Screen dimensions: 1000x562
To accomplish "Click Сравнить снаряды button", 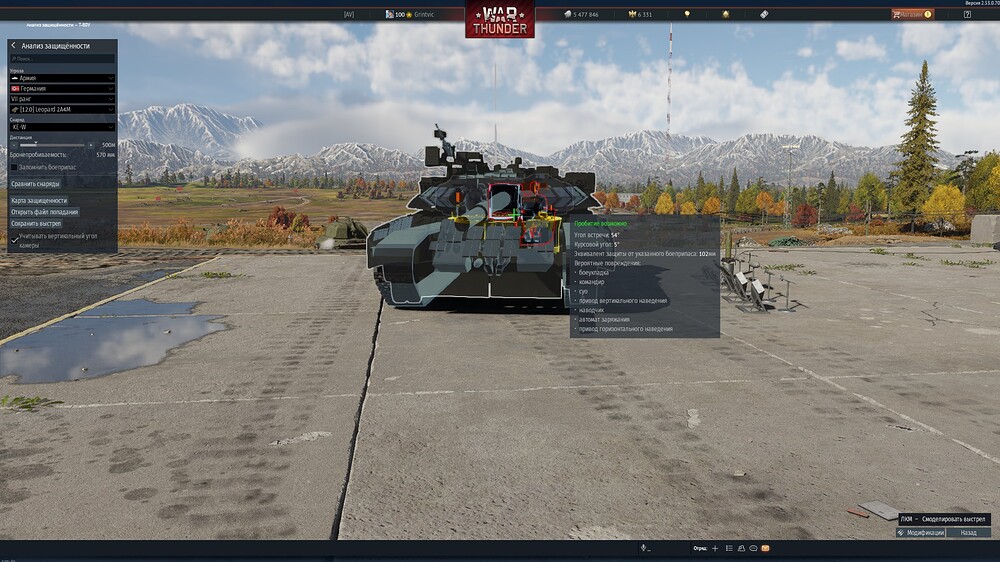I will coord(36,184).
